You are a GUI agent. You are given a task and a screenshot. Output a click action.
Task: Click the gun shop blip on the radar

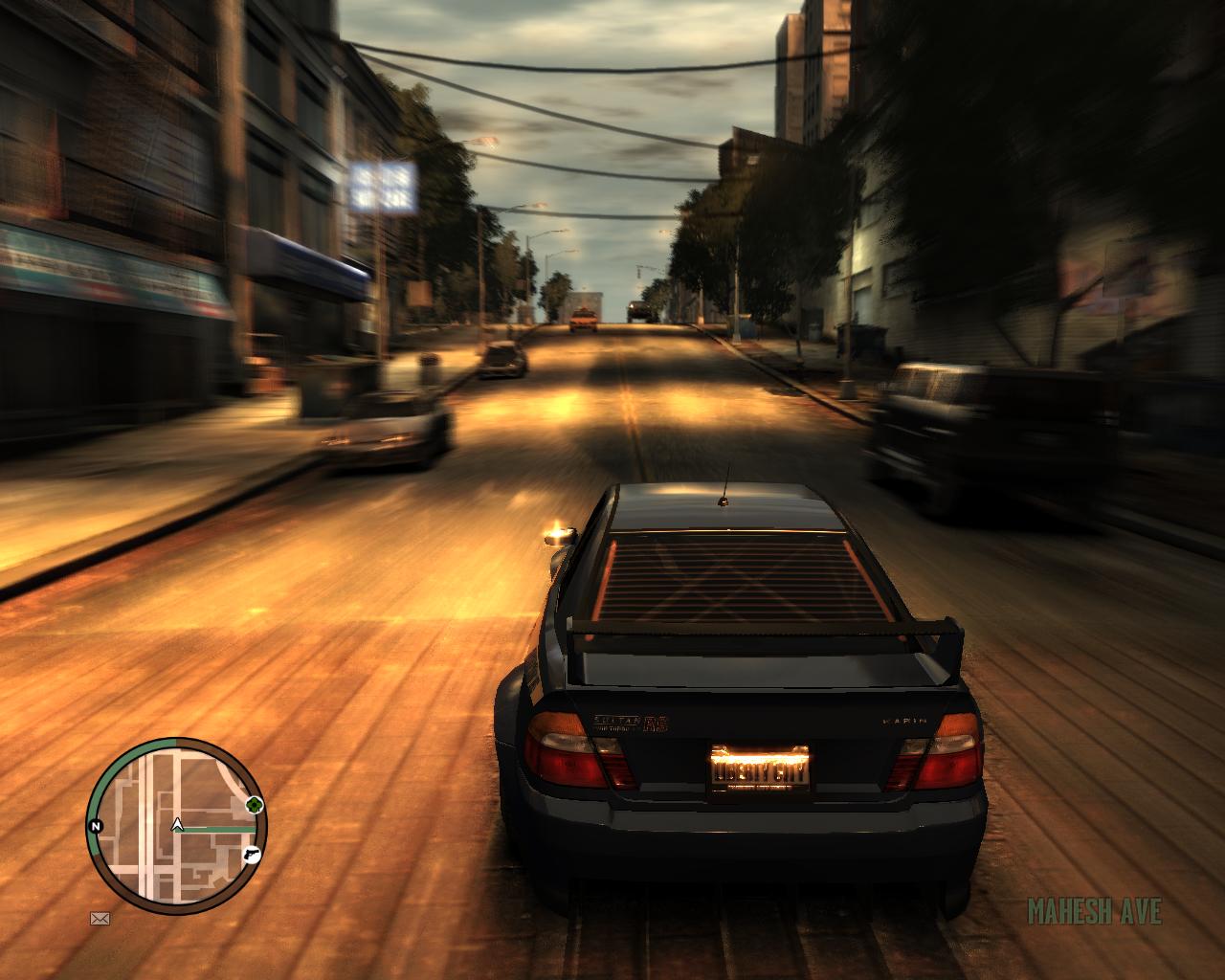click(x=252, y=856)
